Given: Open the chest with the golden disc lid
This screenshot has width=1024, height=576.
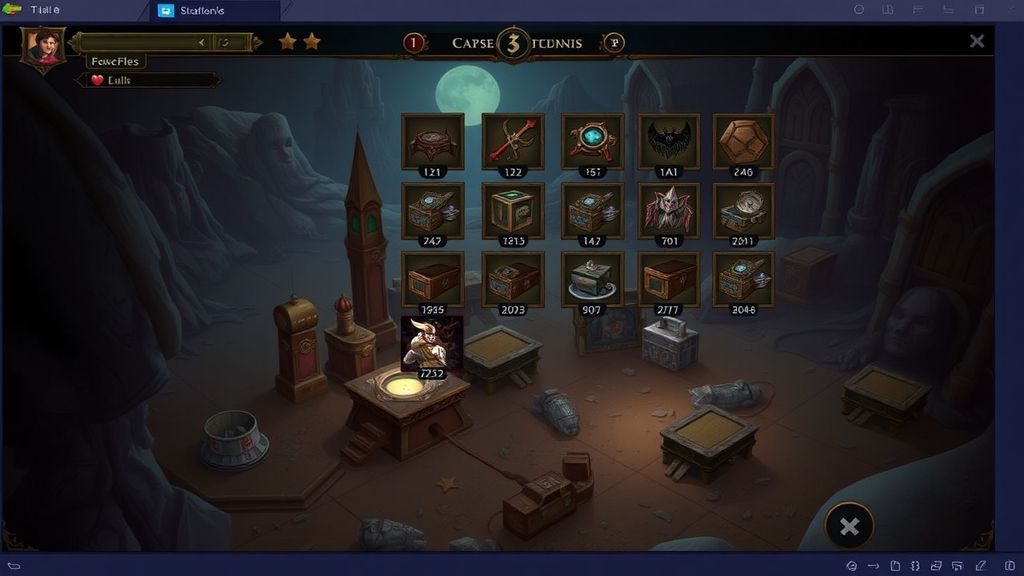Looking at the screenshot, I should coord(743,210).
